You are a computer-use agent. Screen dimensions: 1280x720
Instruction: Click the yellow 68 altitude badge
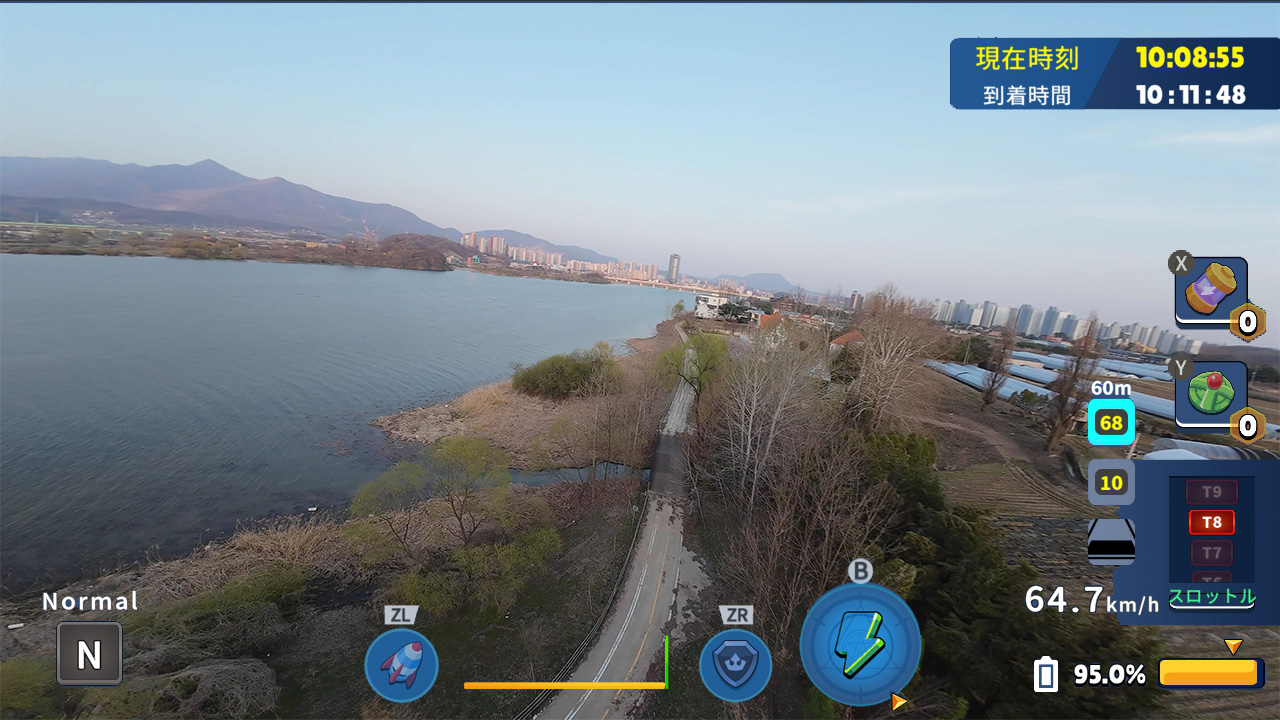pos(1110,422)
